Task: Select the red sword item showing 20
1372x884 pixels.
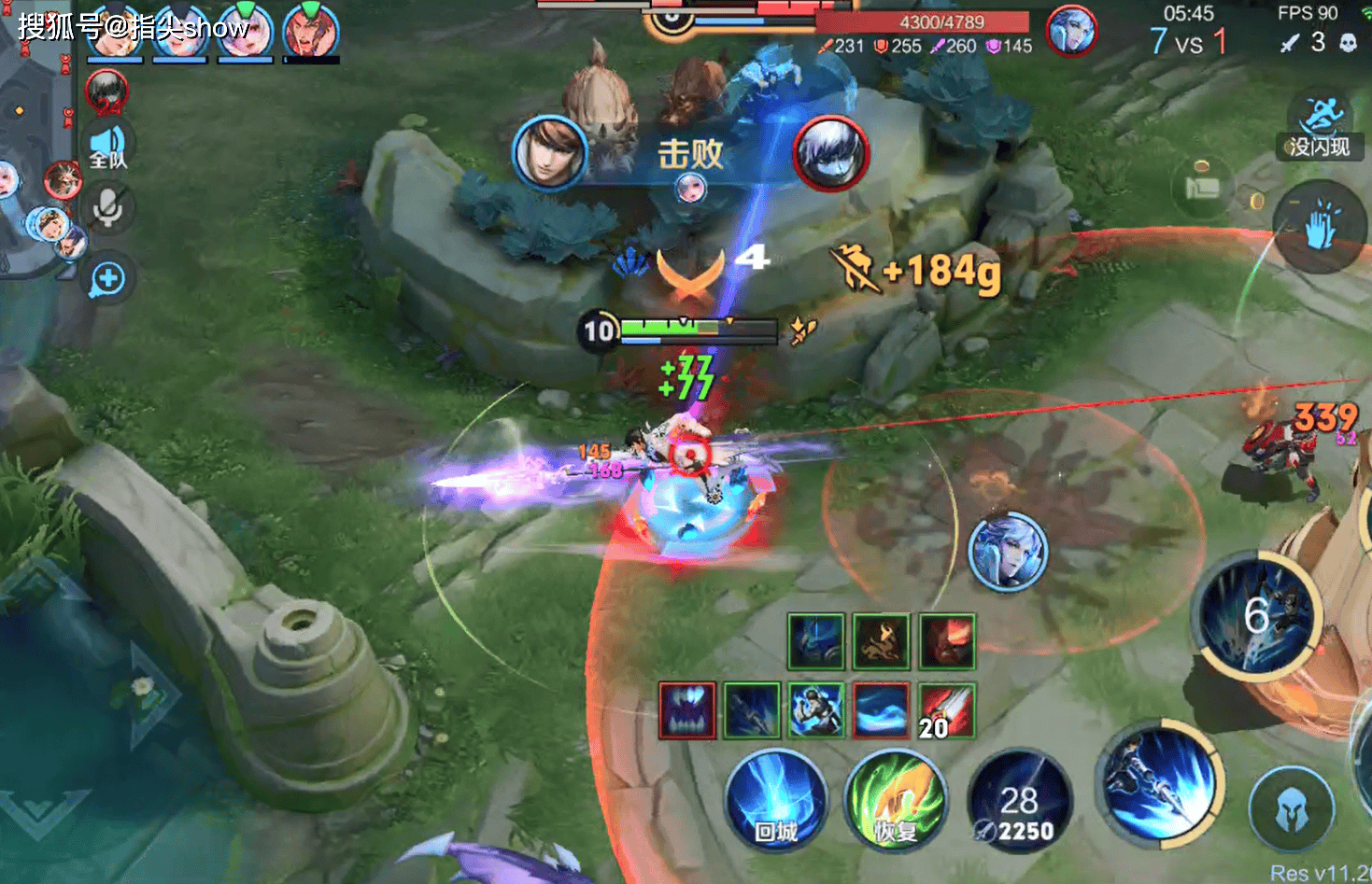Action: (x=947, y=710)
